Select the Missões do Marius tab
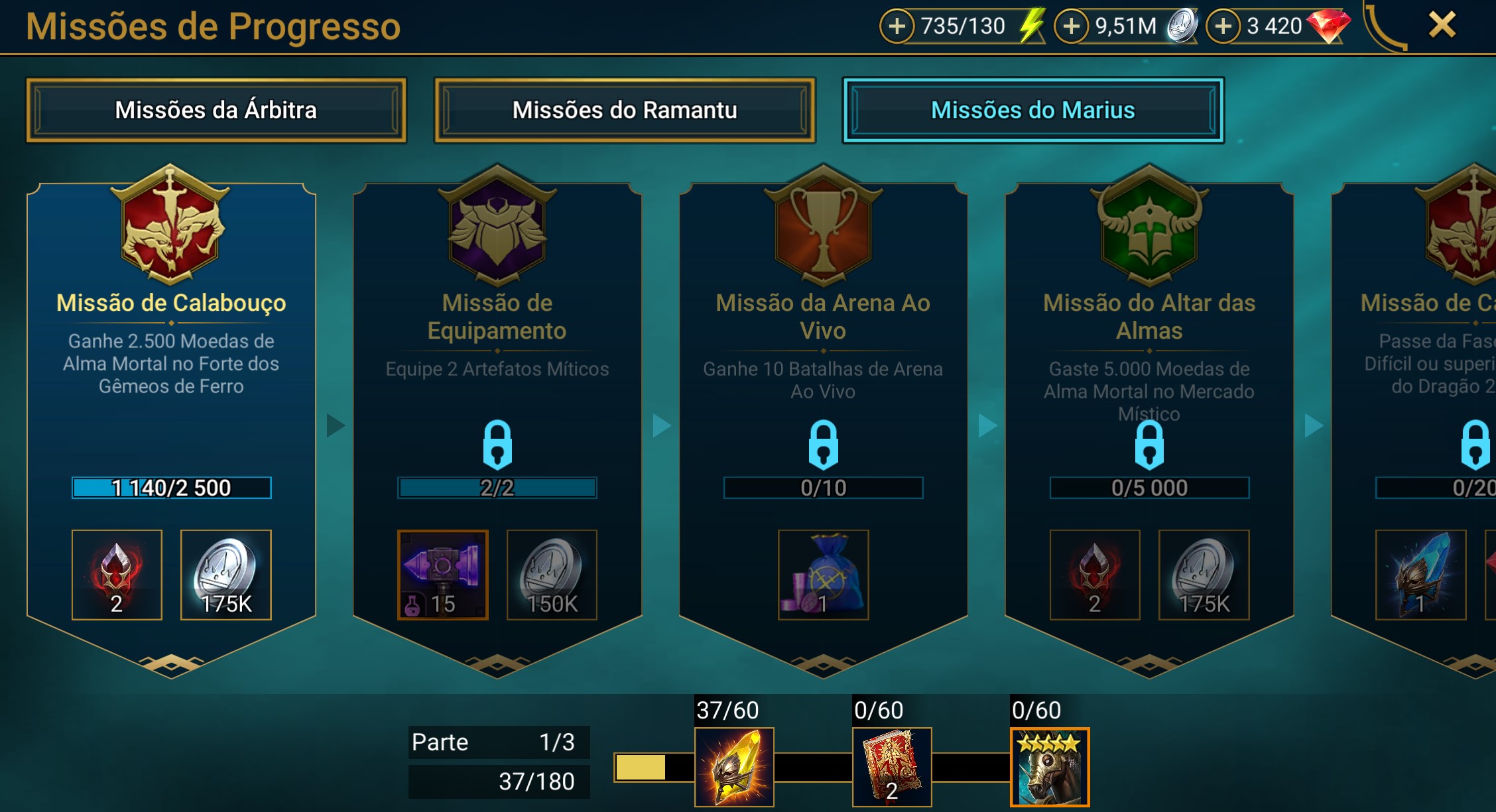1496x812 pixels. (1032, 110)
